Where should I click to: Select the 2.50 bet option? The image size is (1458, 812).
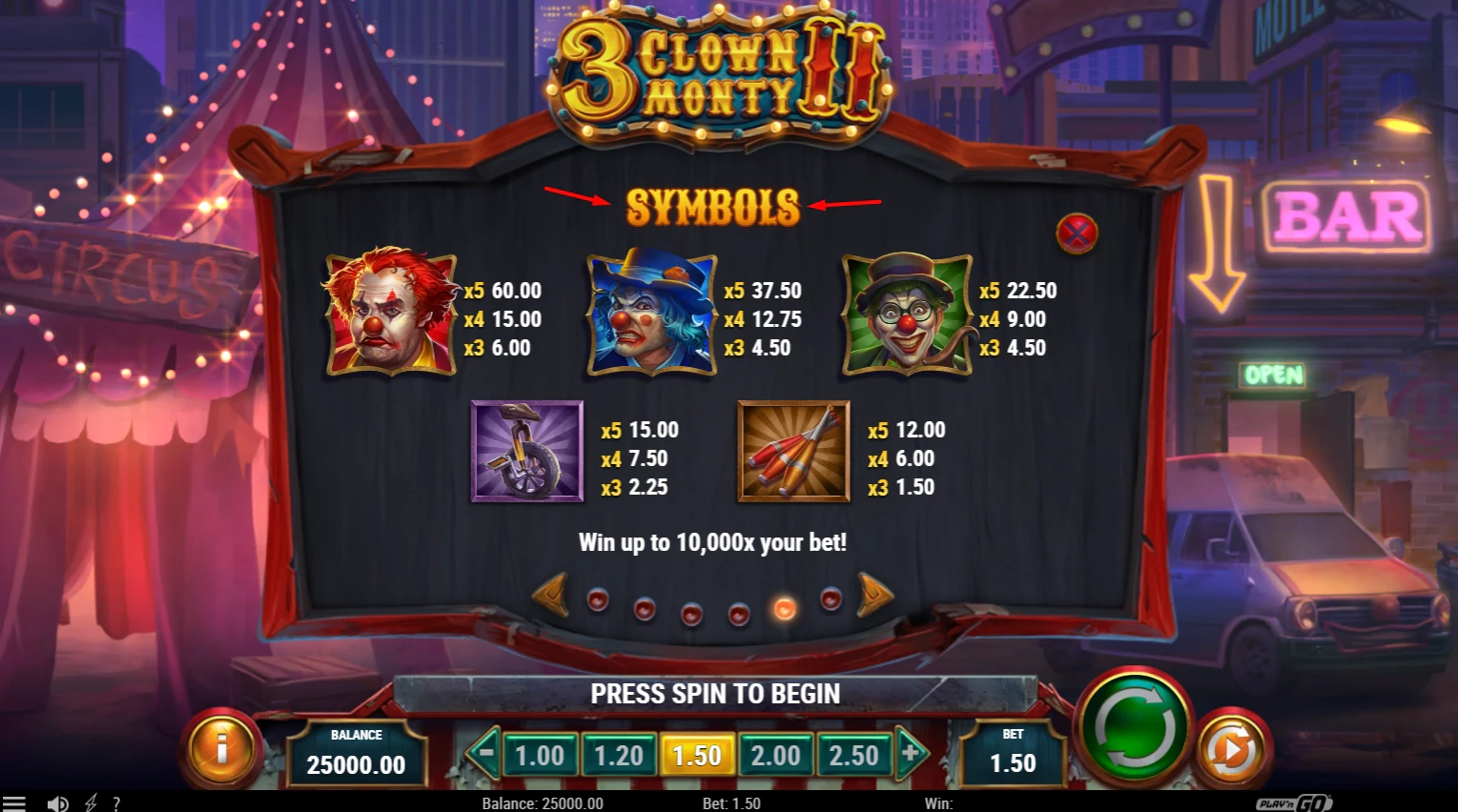[x=855, y=754]
